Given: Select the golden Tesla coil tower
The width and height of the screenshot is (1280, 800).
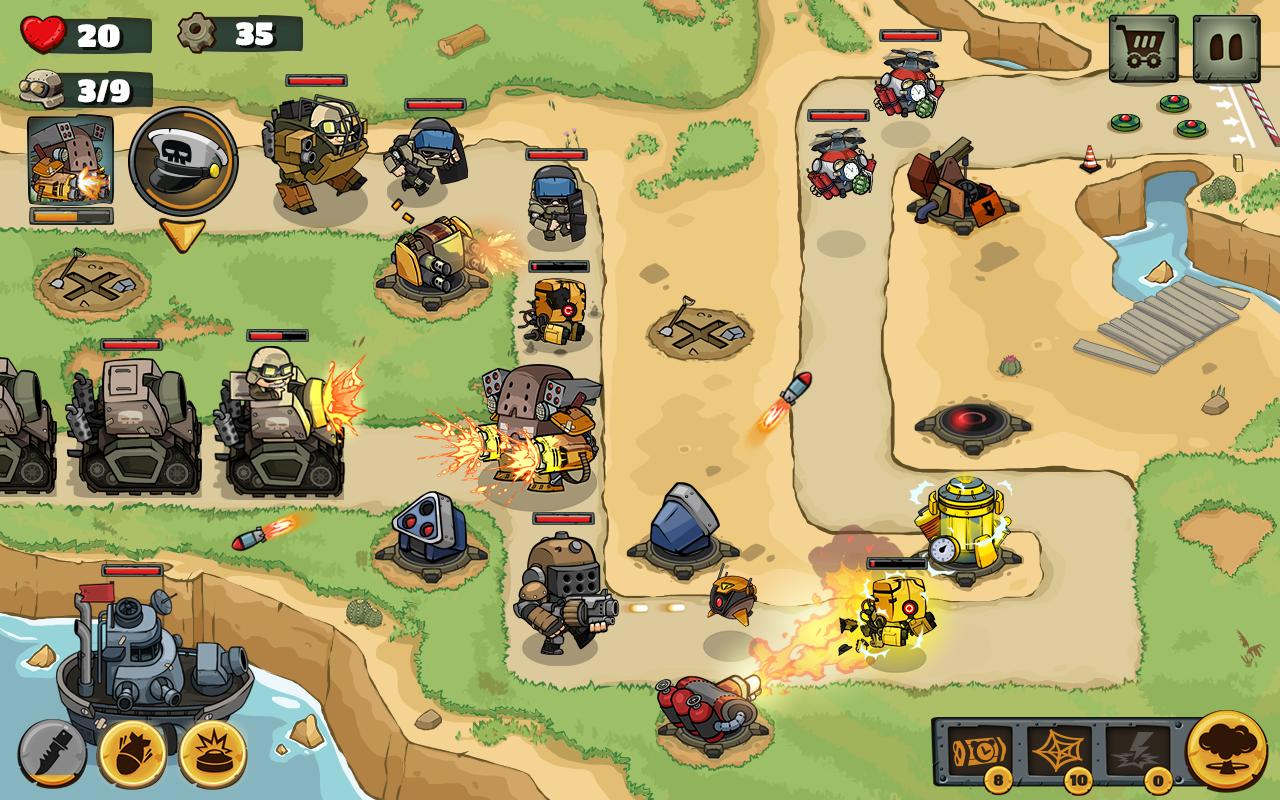Looking at the screenshot, I should 963,523.
